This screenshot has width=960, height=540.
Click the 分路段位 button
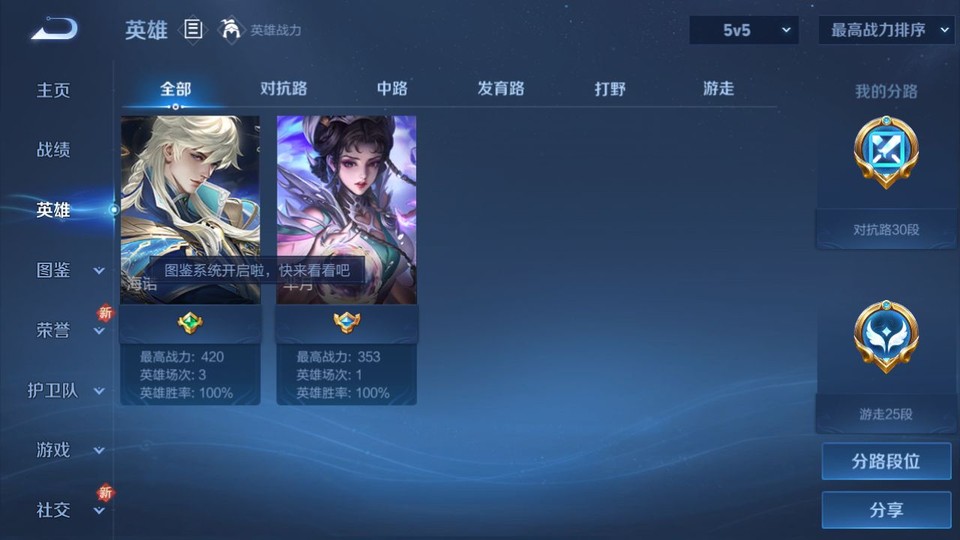[x=886, y=461]
